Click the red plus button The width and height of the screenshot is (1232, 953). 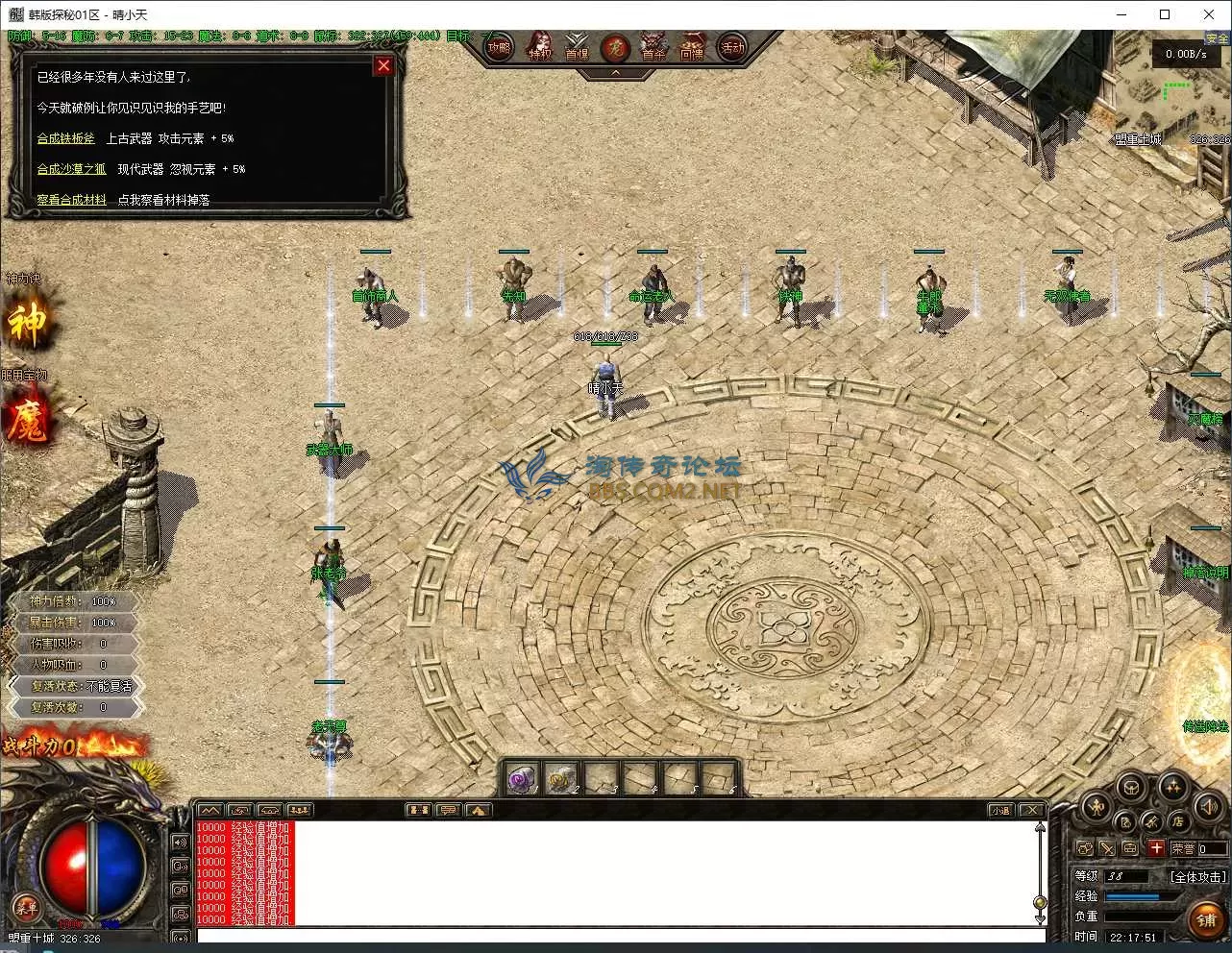pyautogui.click(x=1156, y=848)
